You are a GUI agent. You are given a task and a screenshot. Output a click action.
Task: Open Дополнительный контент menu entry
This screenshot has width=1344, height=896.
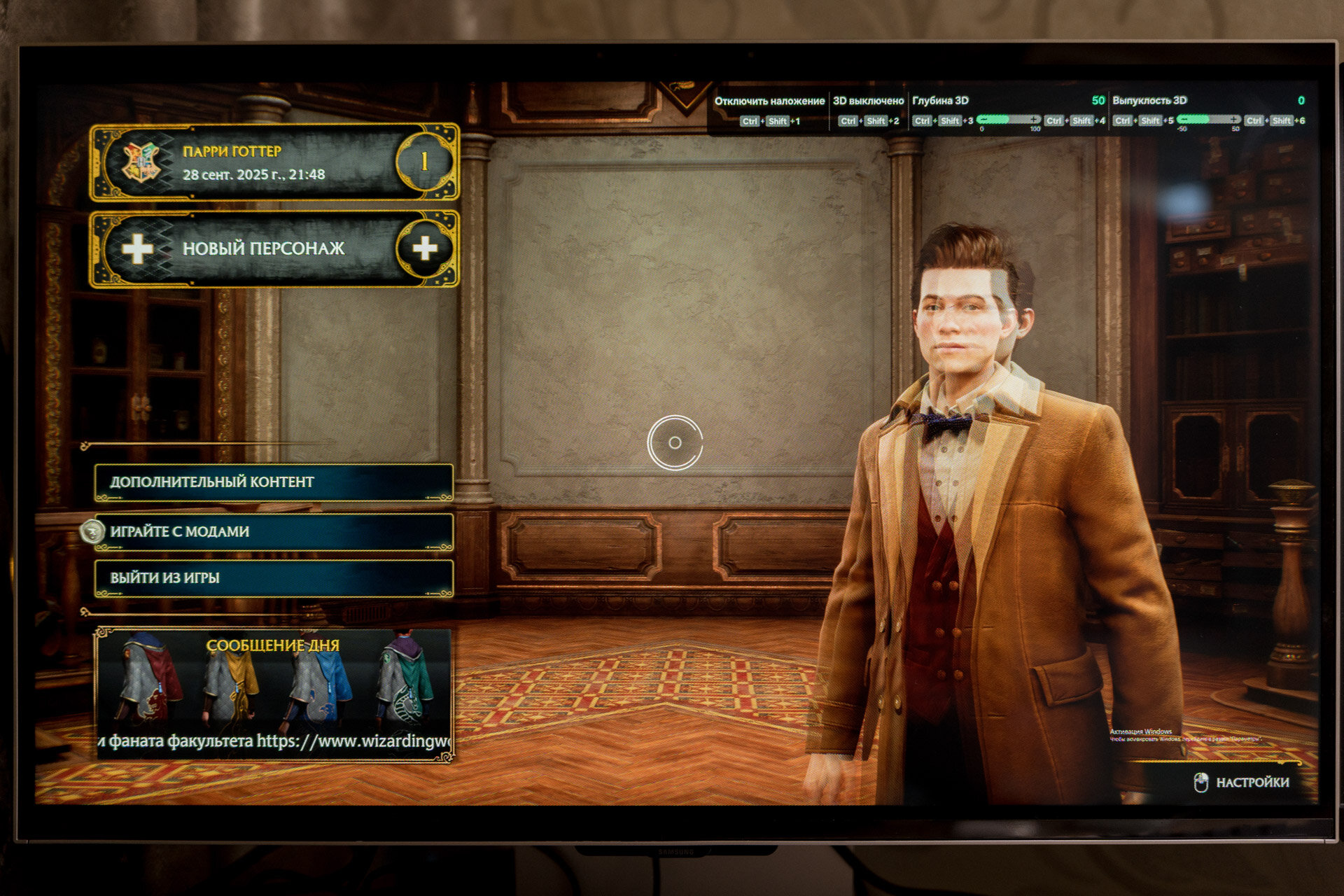pos(274,482)
